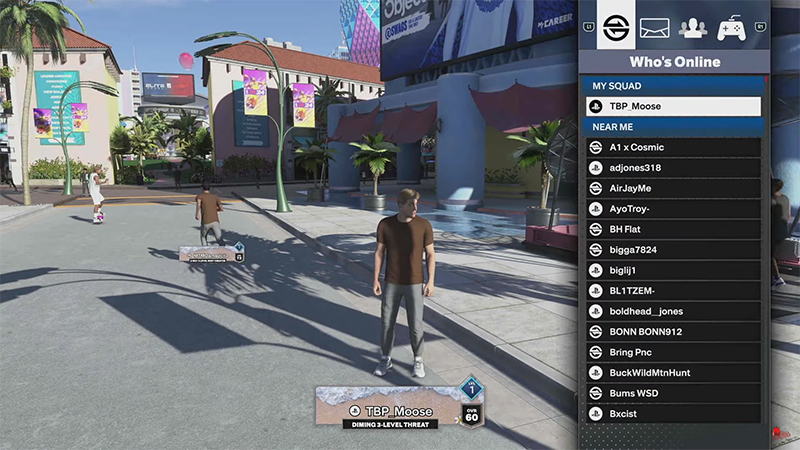
Task: Select Bxcist in the player list
Action: coord(673,414)
